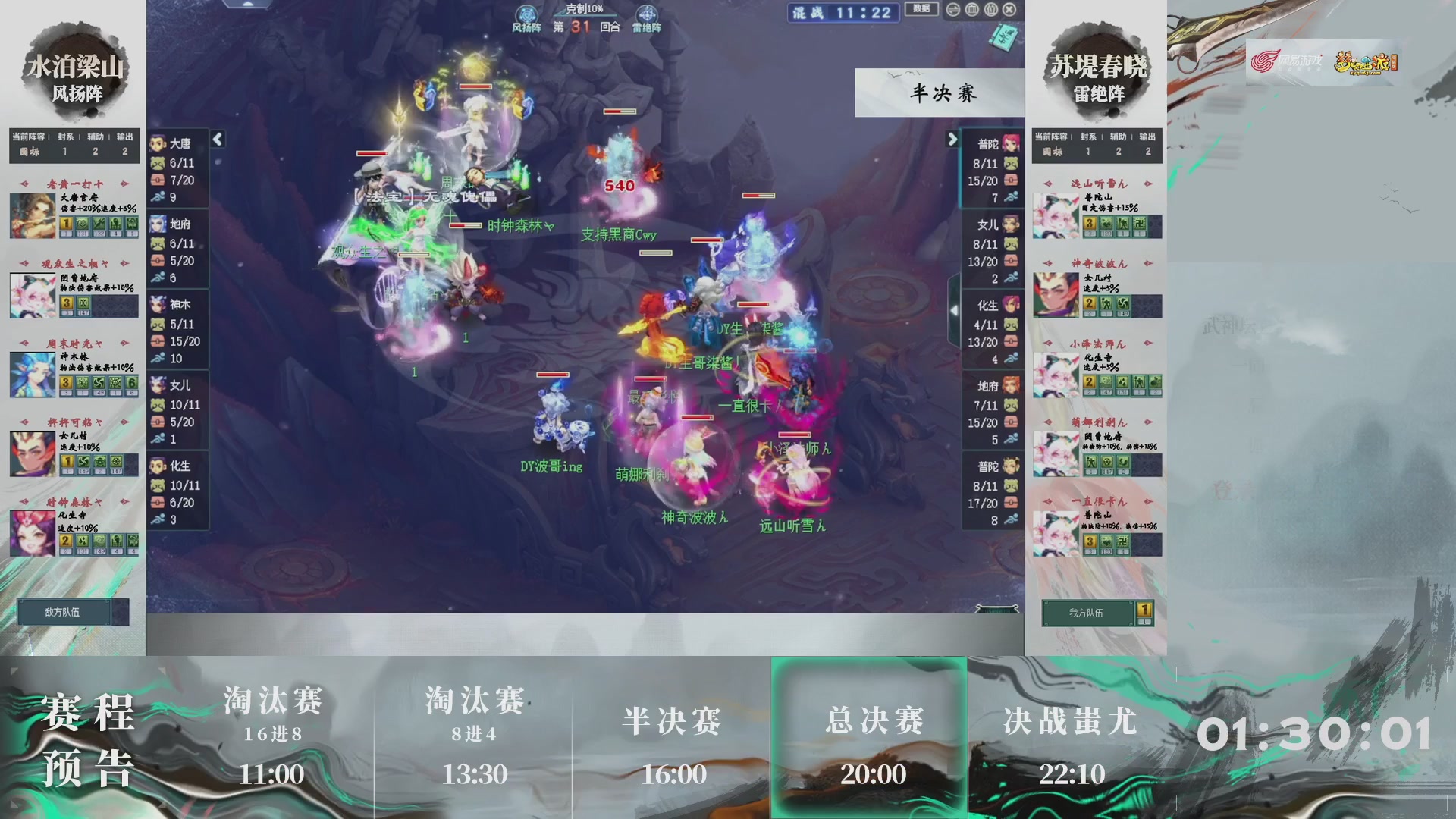Click the swap-arrows circular icon in top toolbar
Image resolution: width=1456 pixels, height=819 pixels.
coord(953,10)
